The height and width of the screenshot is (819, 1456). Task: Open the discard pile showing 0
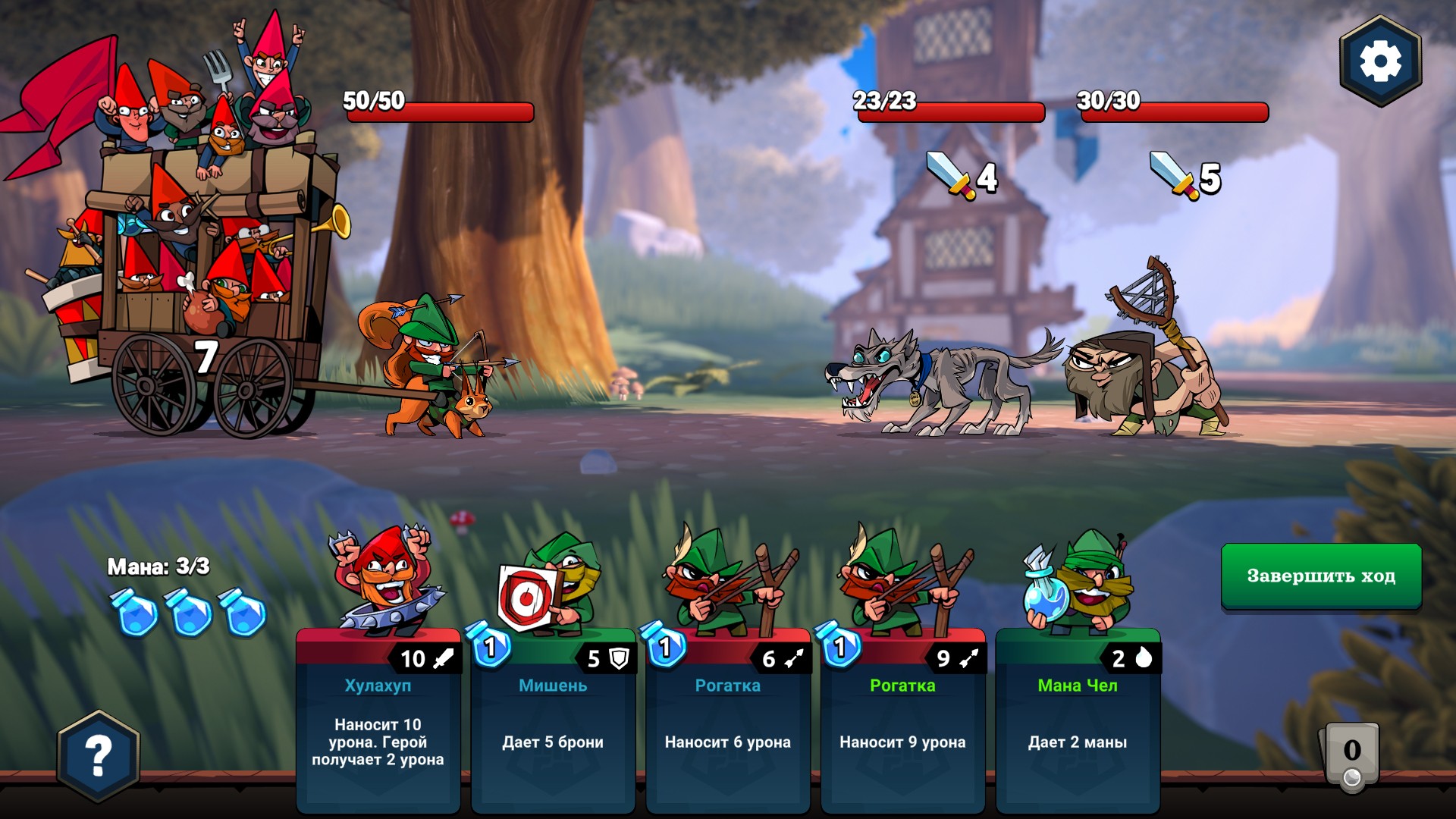[x=1351, y=756]
